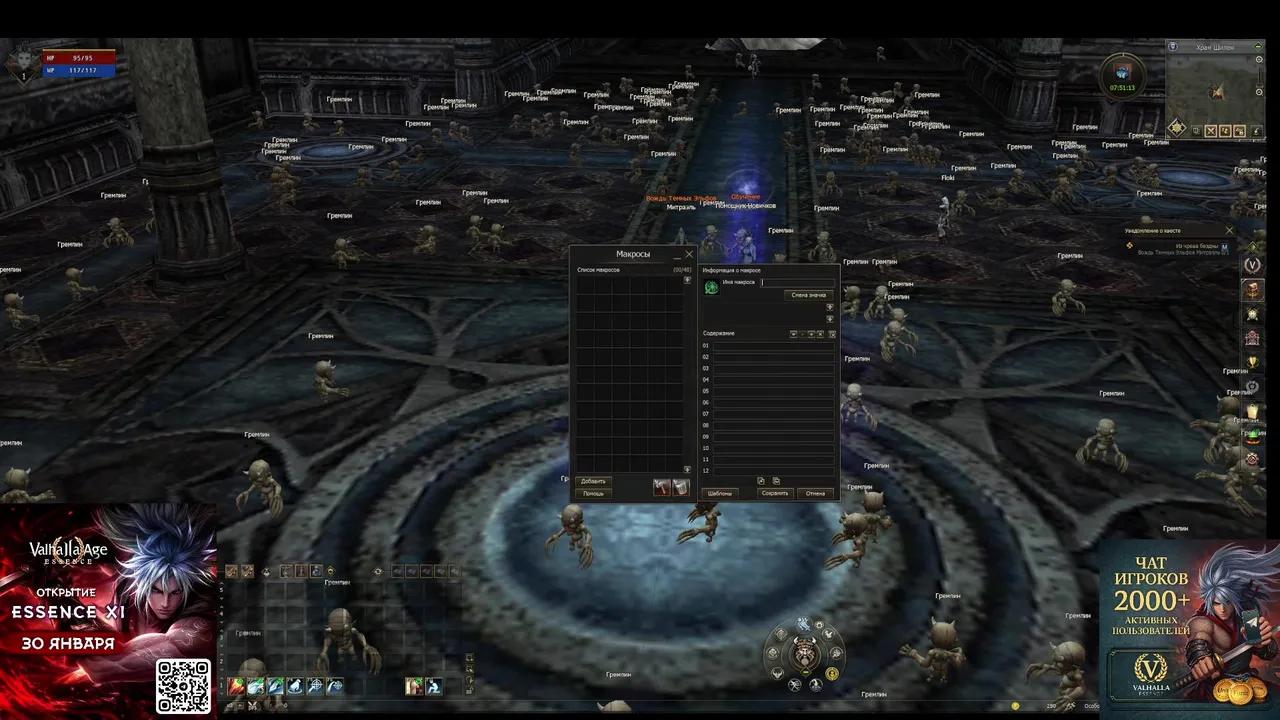The image size is (1280, 720).
Task: Select the character portrait in top-left
Action: 20,63
